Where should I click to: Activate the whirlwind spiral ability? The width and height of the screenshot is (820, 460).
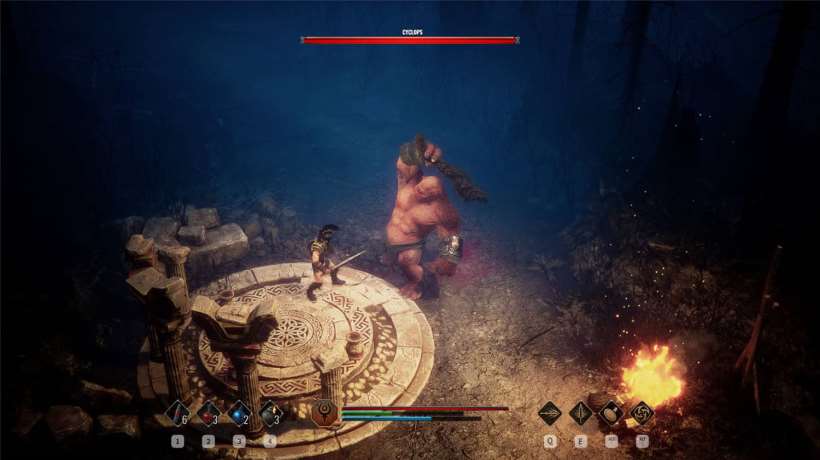click(x=641, y=413)
